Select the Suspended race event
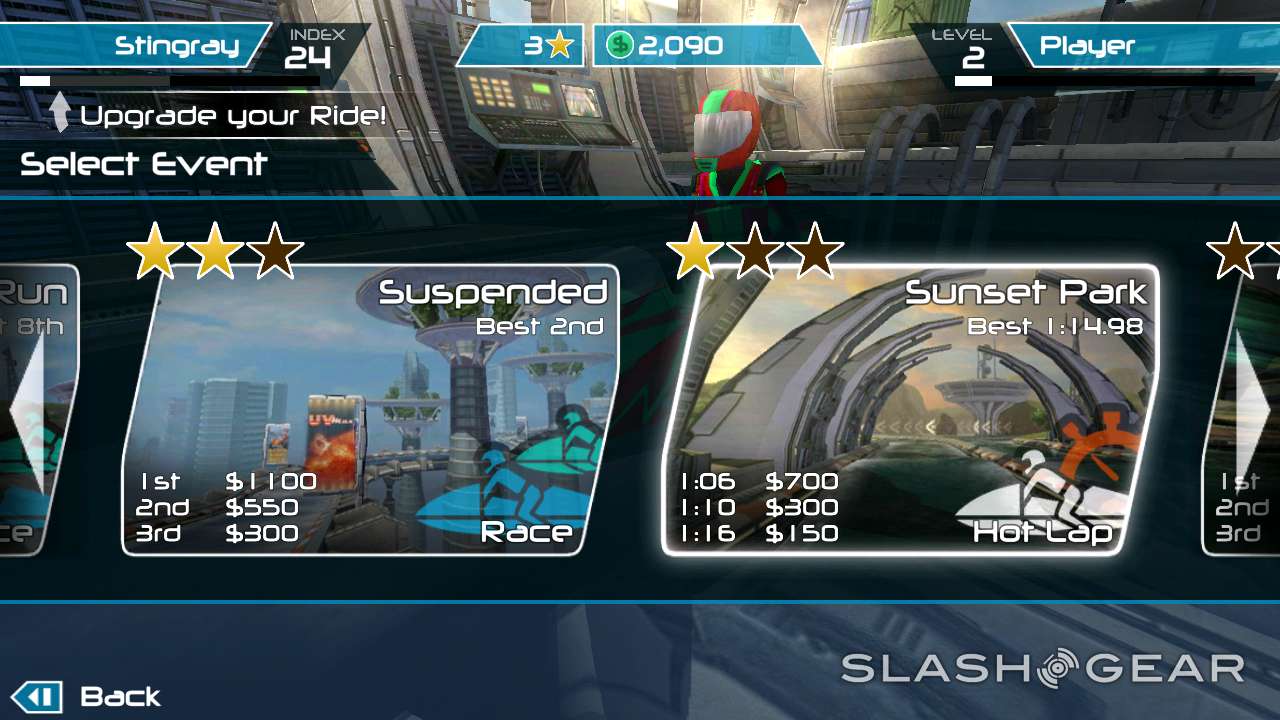The image size is (1280, 720). tap(370, 410)
